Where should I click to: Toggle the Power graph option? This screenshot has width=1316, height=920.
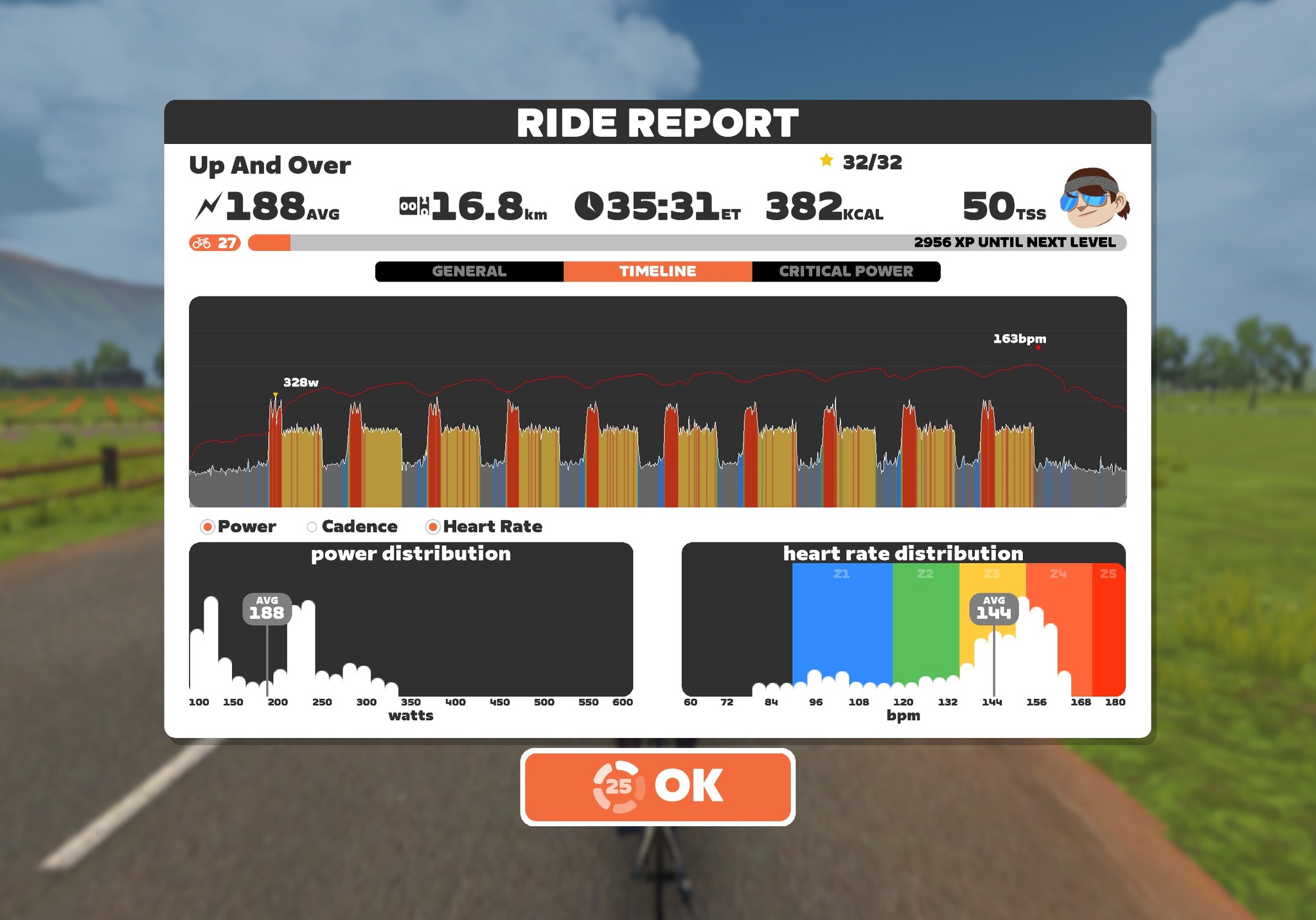click(208, 527)
